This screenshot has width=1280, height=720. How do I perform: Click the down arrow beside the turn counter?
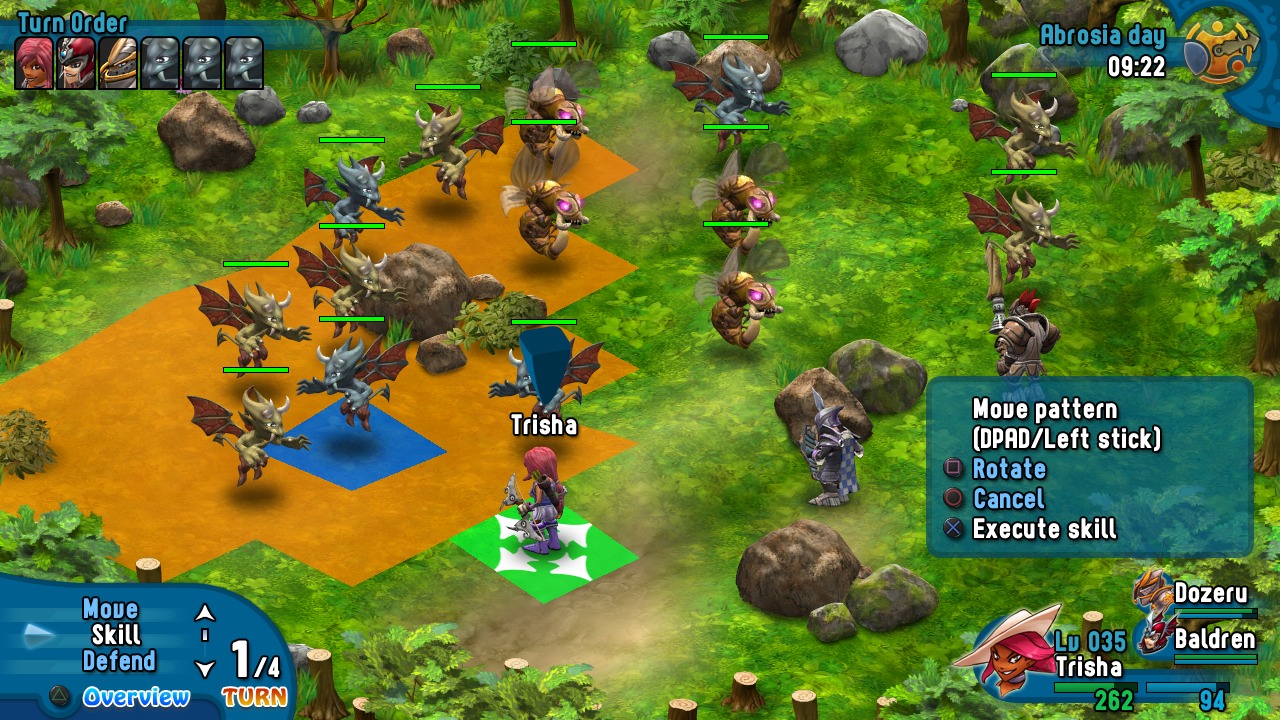(205, 669)
